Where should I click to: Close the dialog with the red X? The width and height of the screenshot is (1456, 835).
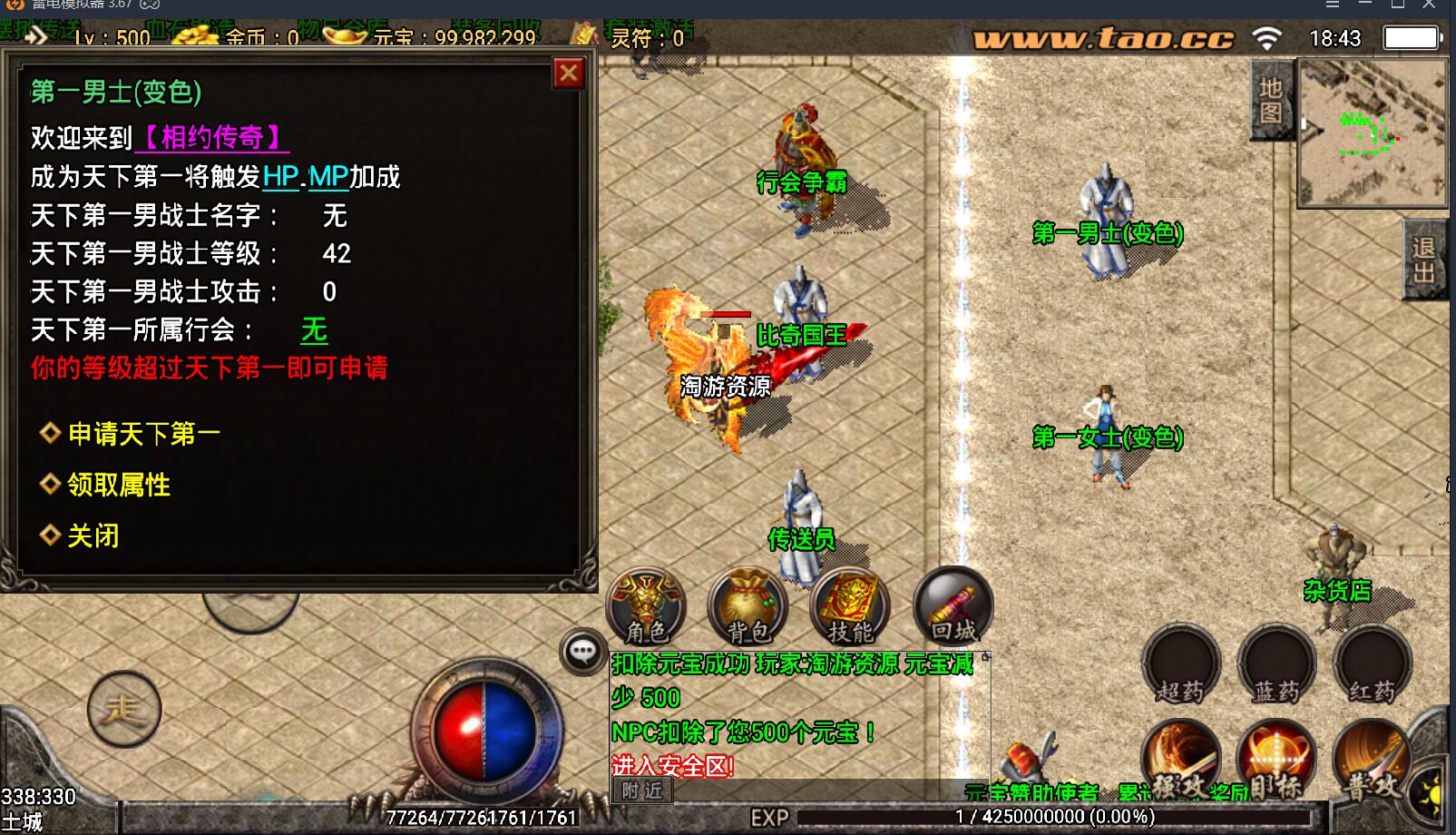coord(569,73)
